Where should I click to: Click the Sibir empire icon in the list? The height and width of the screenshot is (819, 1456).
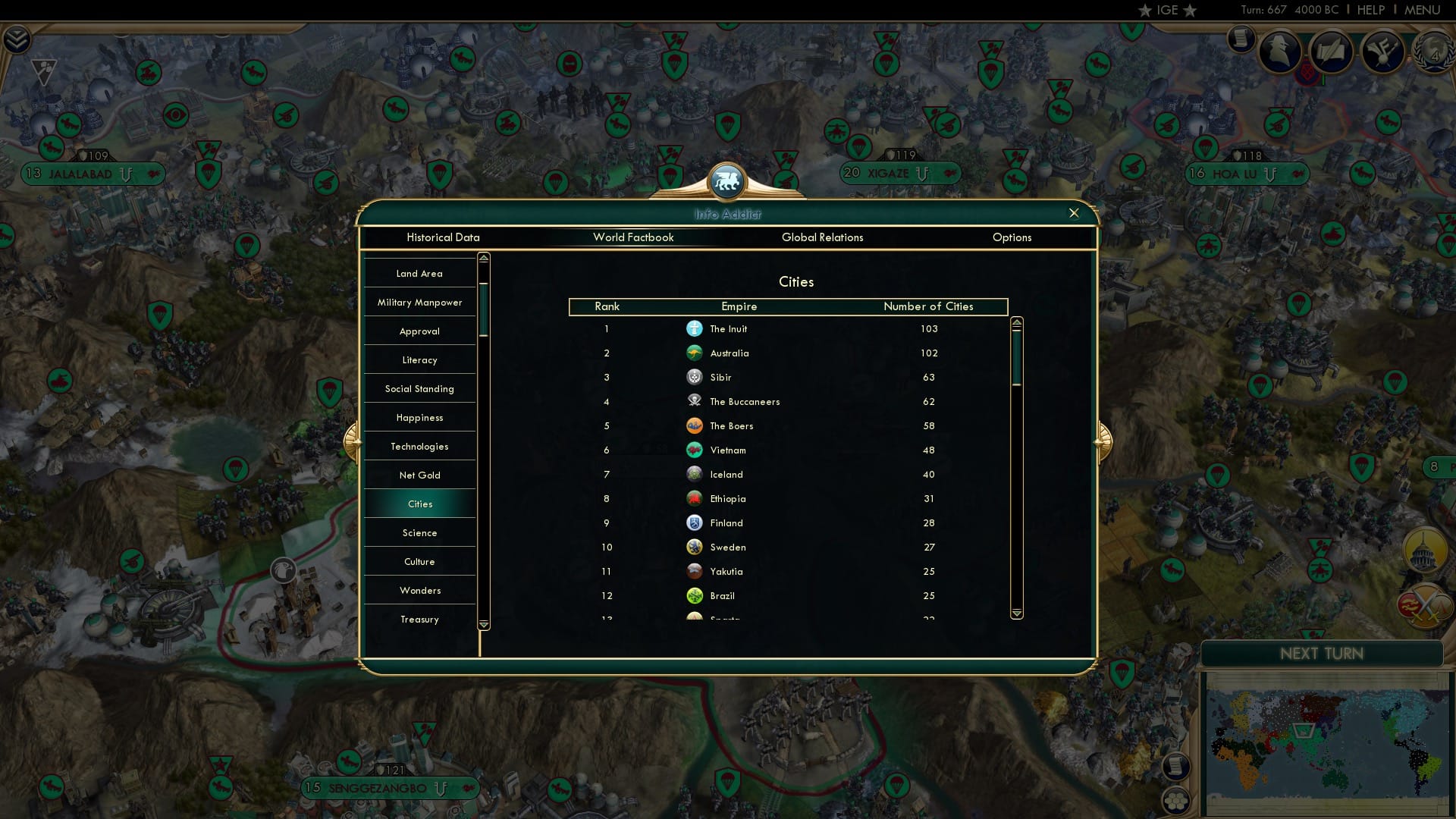pyautogui.click(x=695, y=377)
